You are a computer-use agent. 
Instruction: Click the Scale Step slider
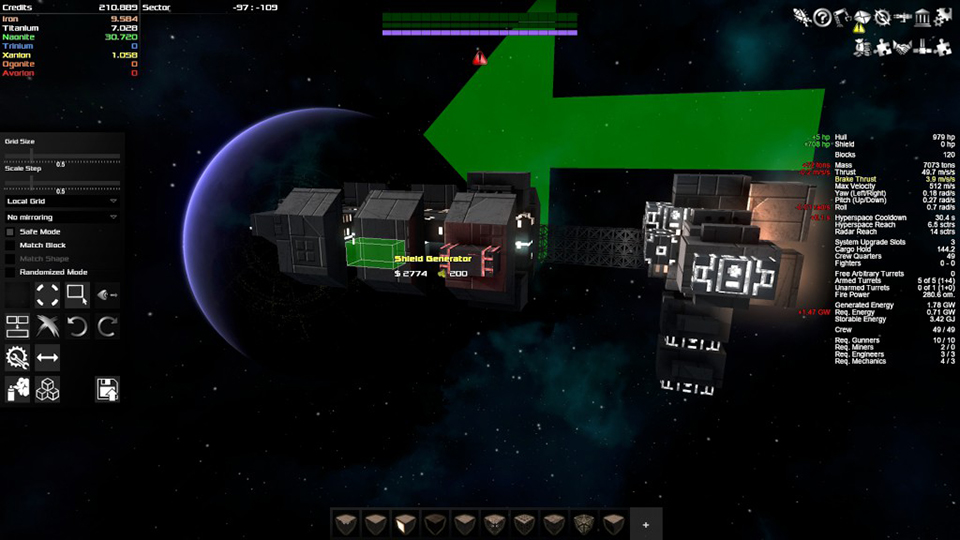(x=62, y=183)
